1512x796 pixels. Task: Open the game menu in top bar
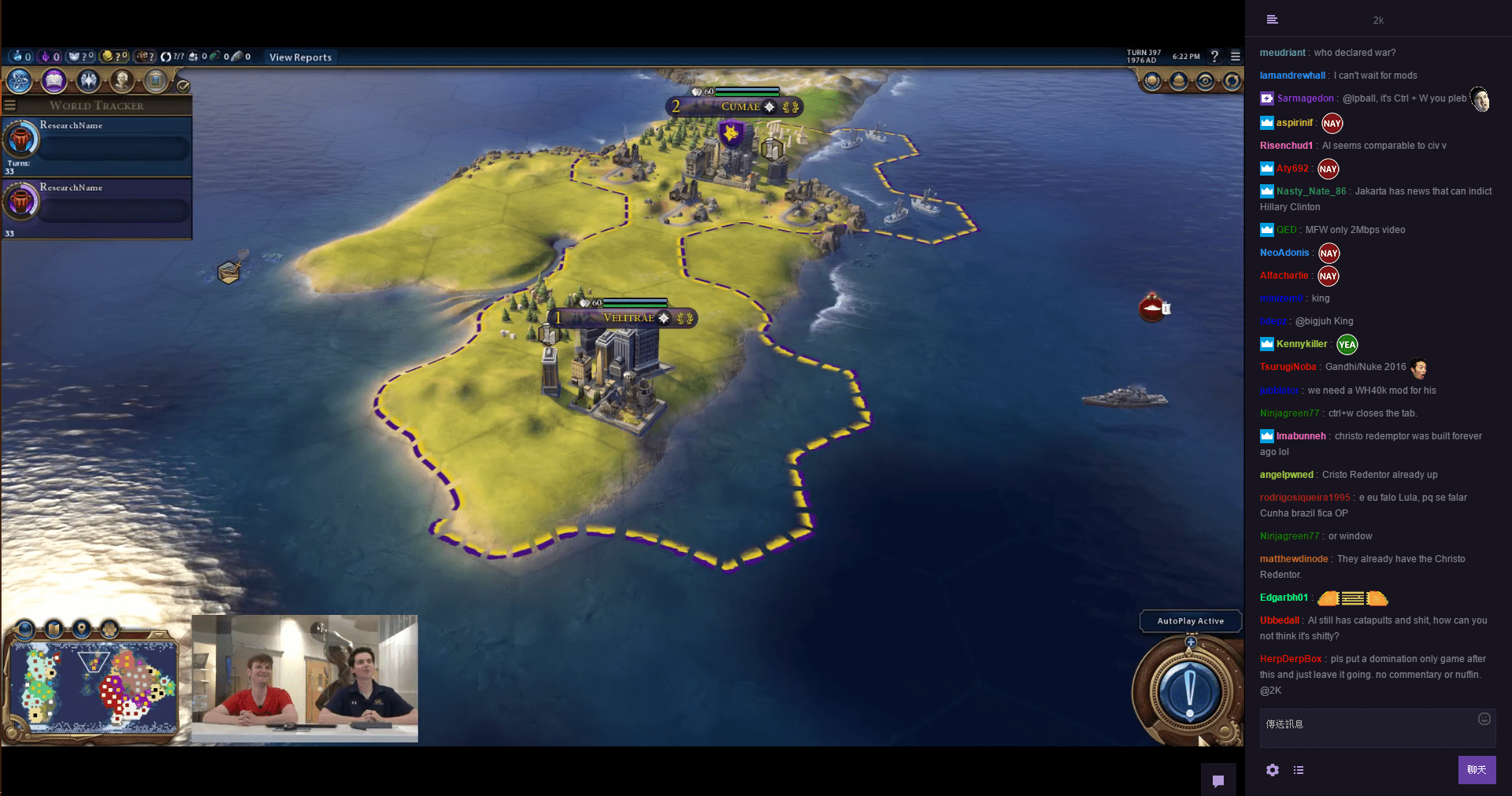[x=1236, y=57]
